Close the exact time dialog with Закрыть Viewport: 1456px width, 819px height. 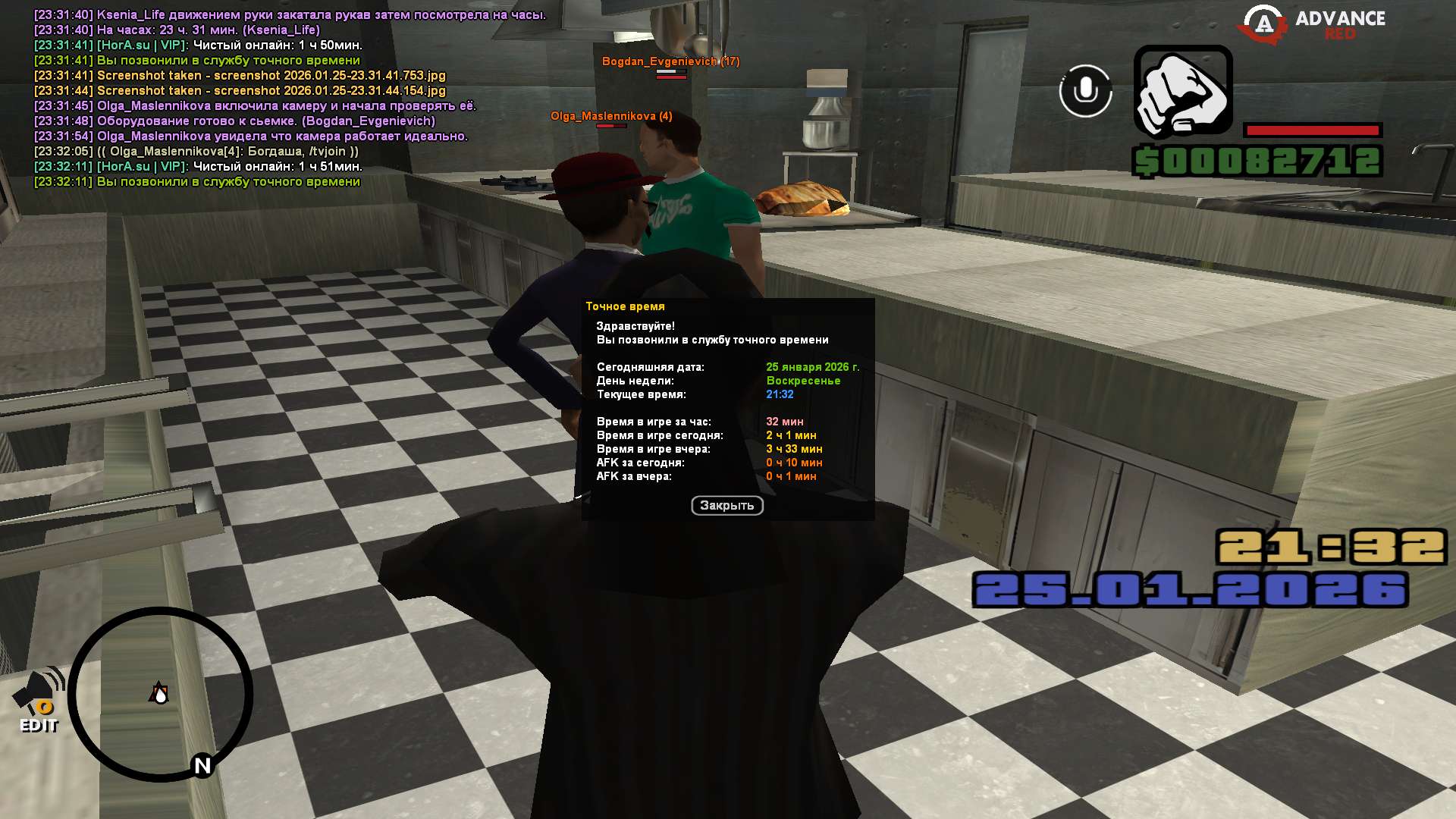tap(726, 506)
